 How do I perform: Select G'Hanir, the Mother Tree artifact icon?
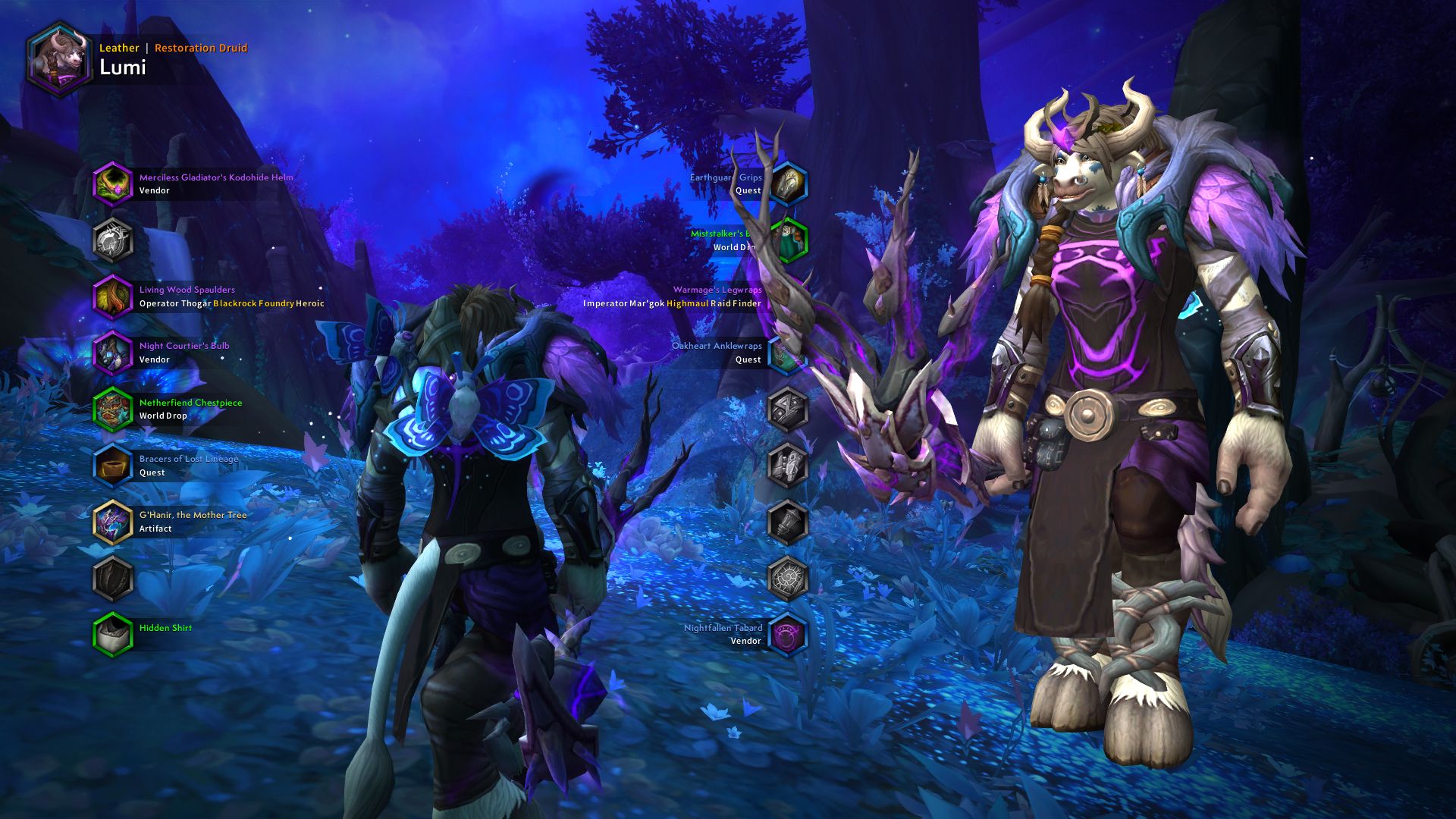click(114, 522)
